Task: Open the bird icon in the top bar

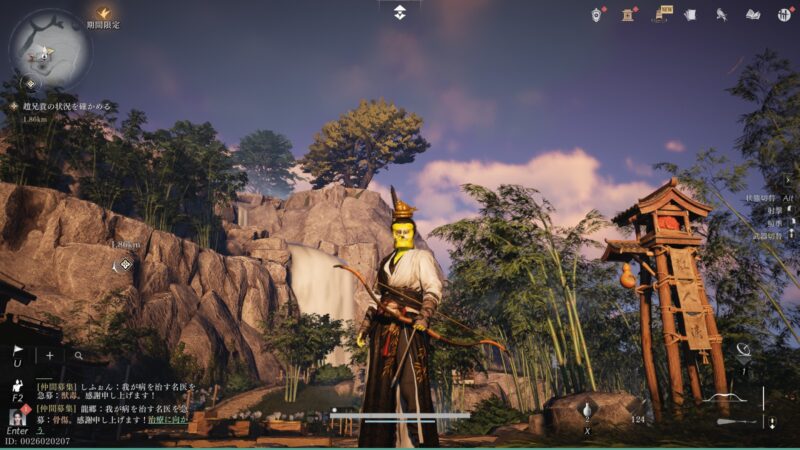Action: point(722,14)
